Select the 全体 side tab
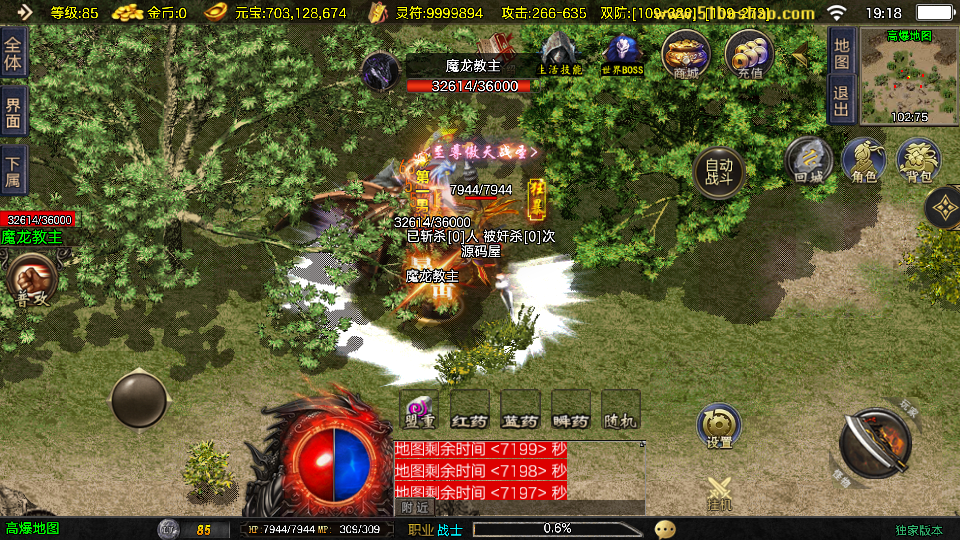 [x=13, y=52]
